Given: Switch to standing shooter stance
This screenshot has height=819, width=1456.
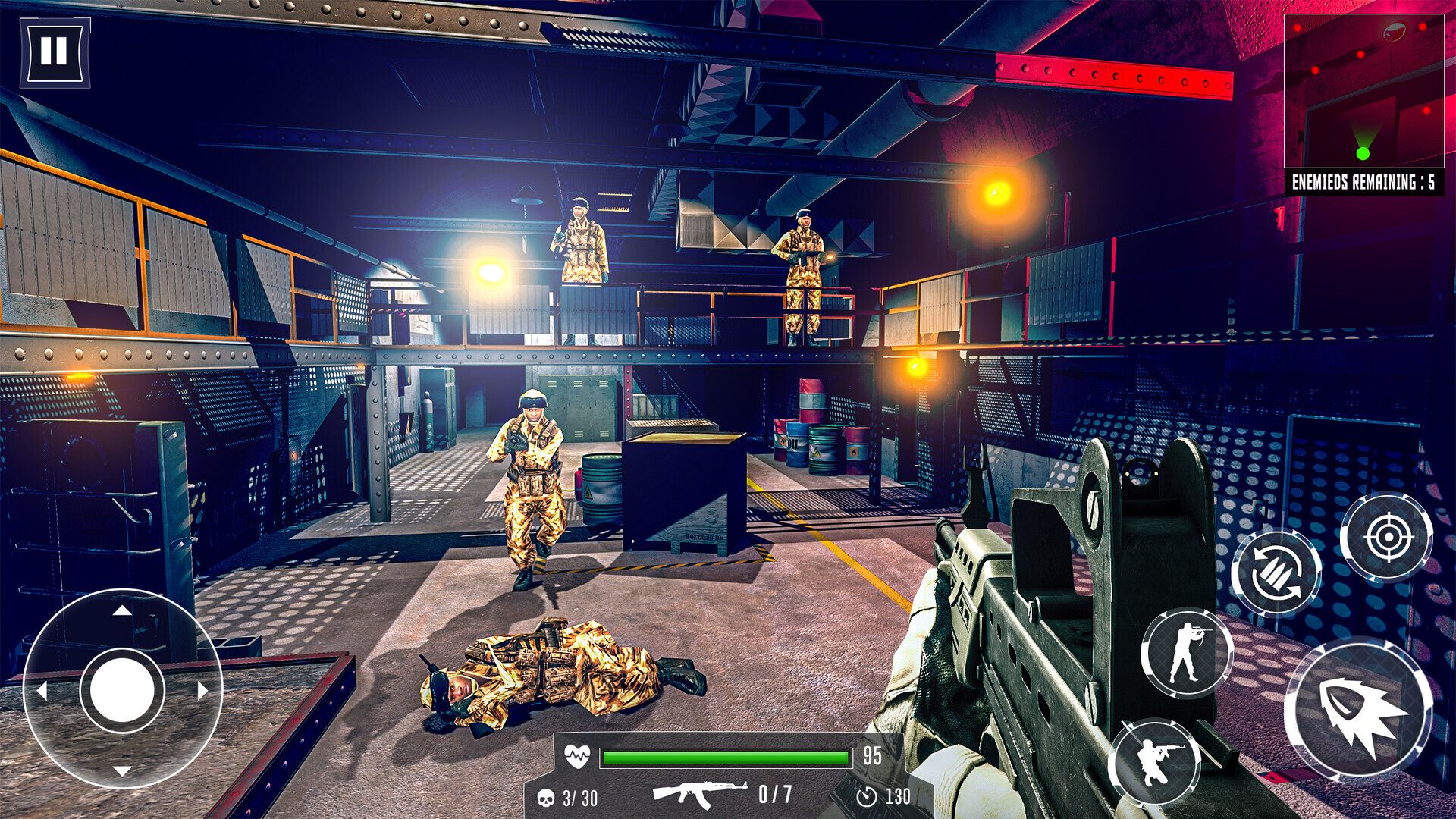Looking at the screenshot, I should (1186, 653).
